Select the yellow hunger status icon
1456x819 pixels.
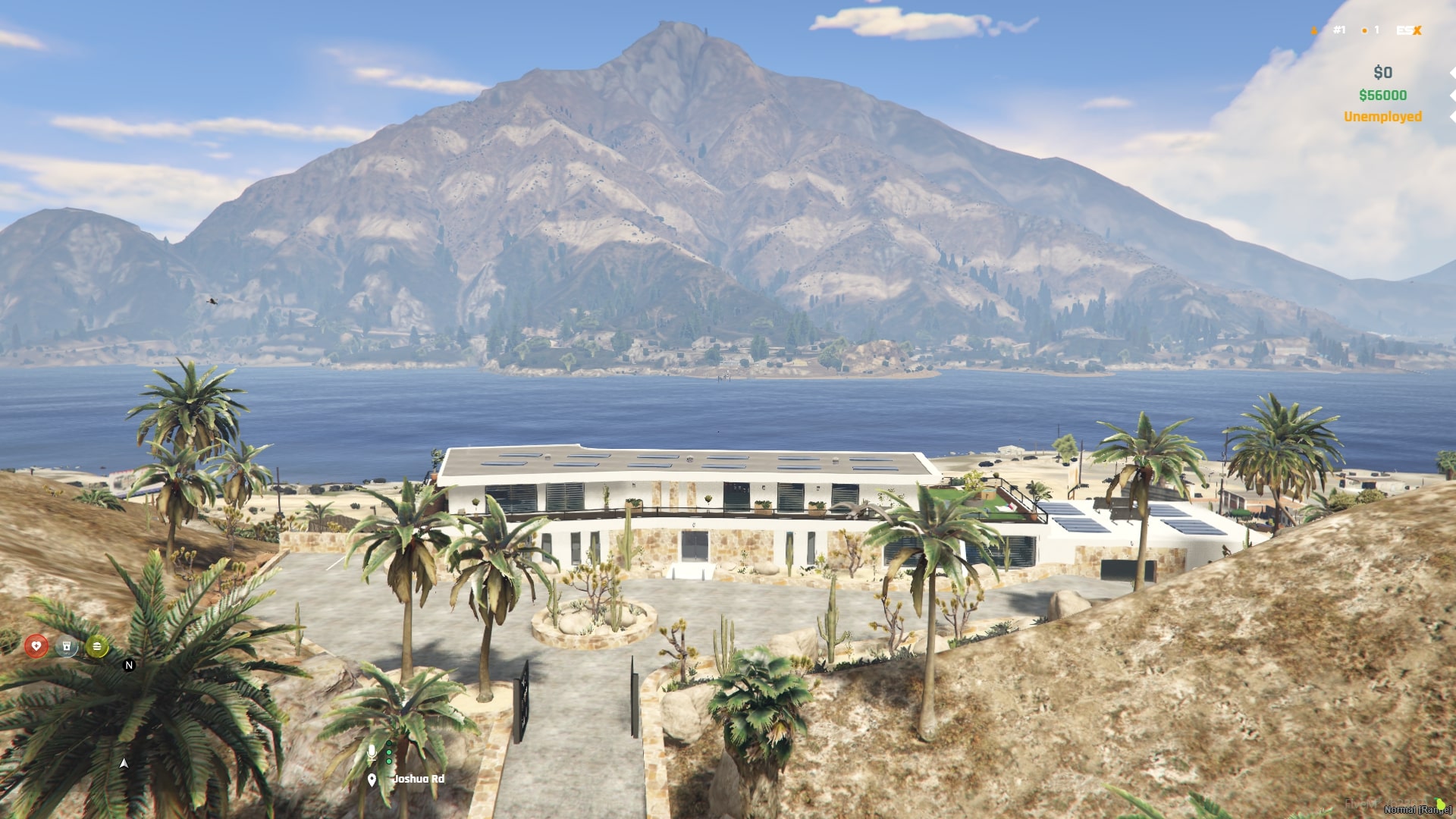pyautogui.click(x=96, y=646)
